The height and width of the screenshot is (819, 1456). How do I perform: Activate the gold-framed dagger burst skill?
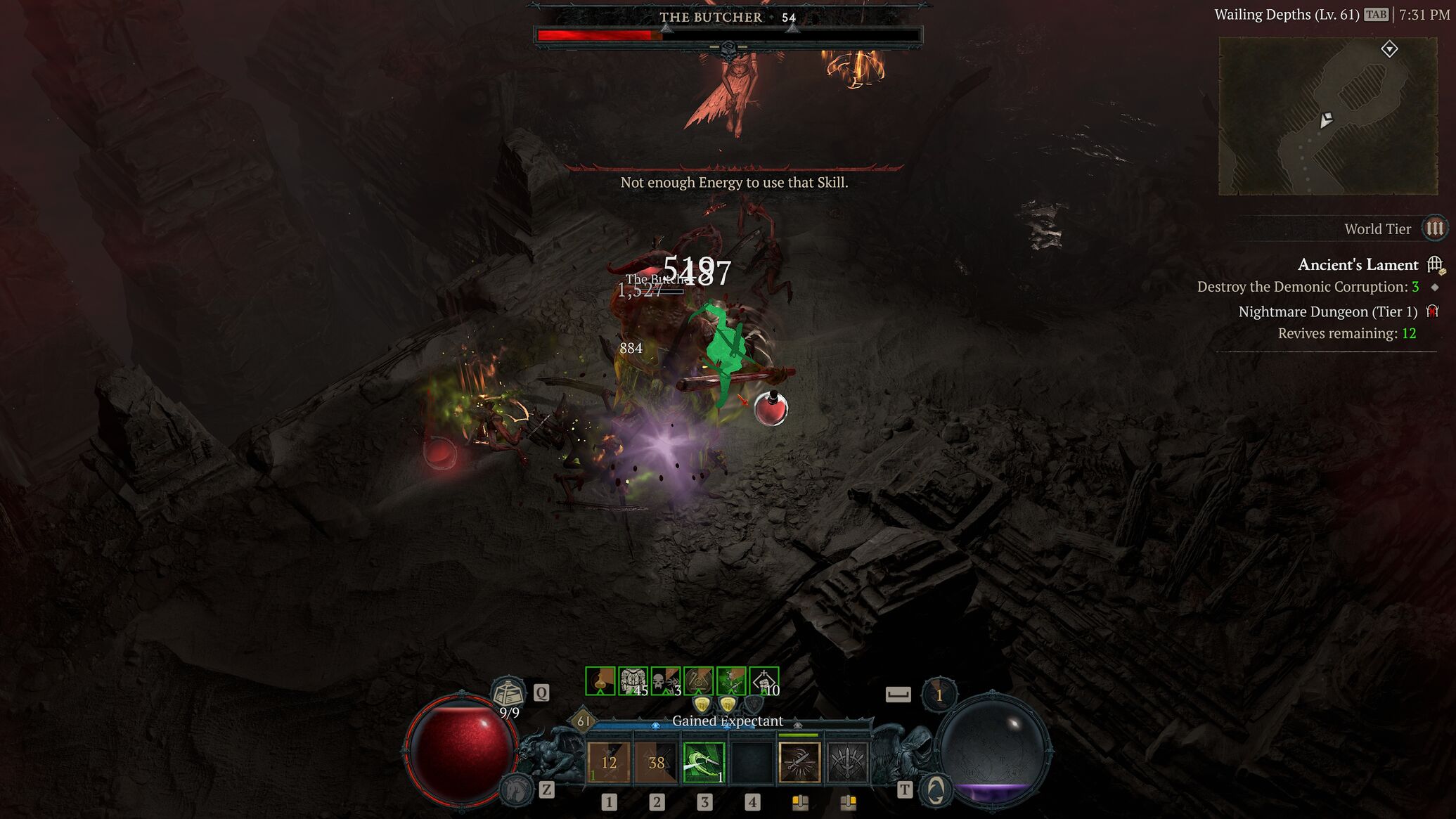click(799, 763)
